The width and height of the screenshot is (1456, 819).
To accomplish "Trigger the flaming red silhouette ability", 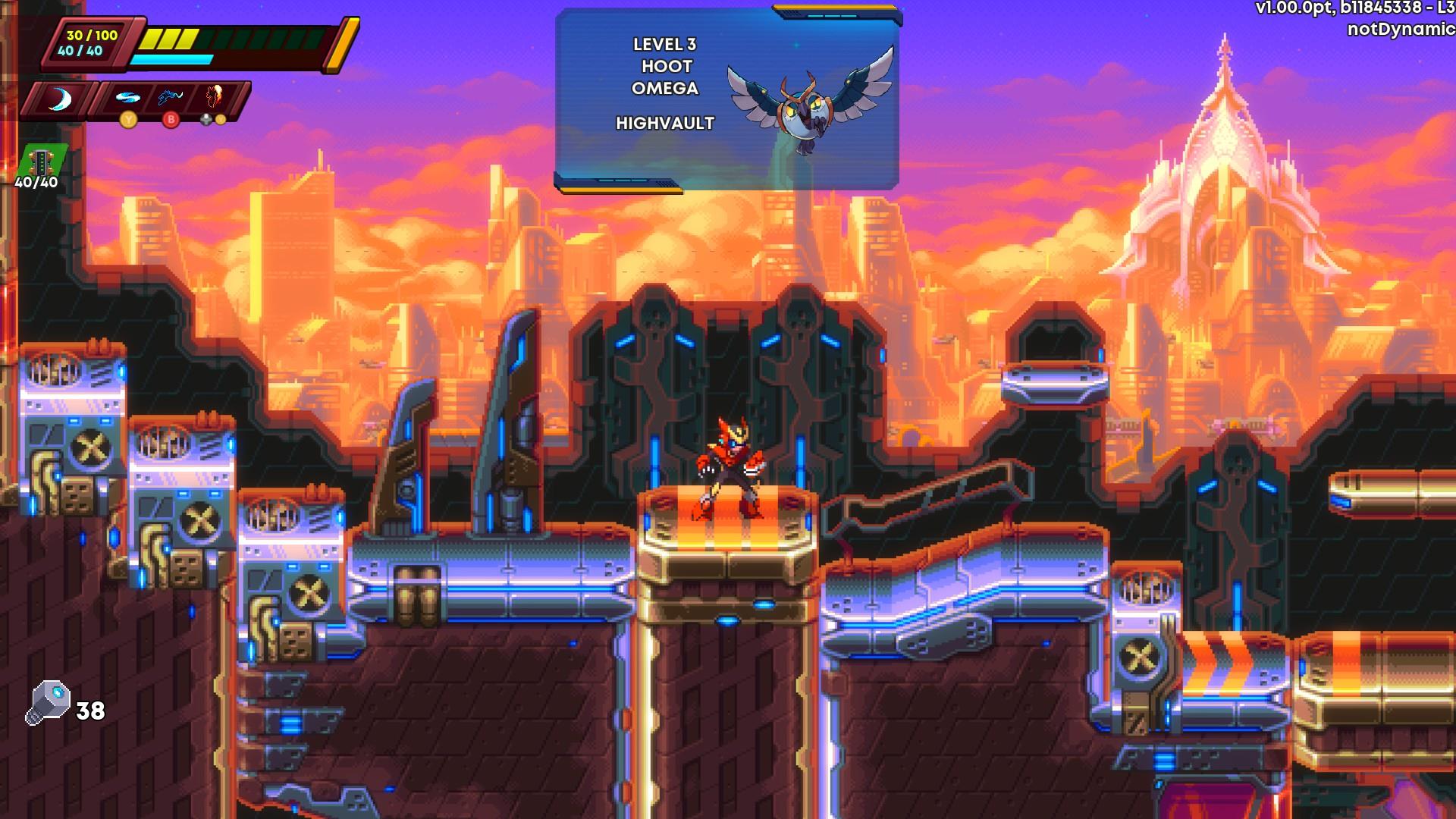I will click(215, 98).
